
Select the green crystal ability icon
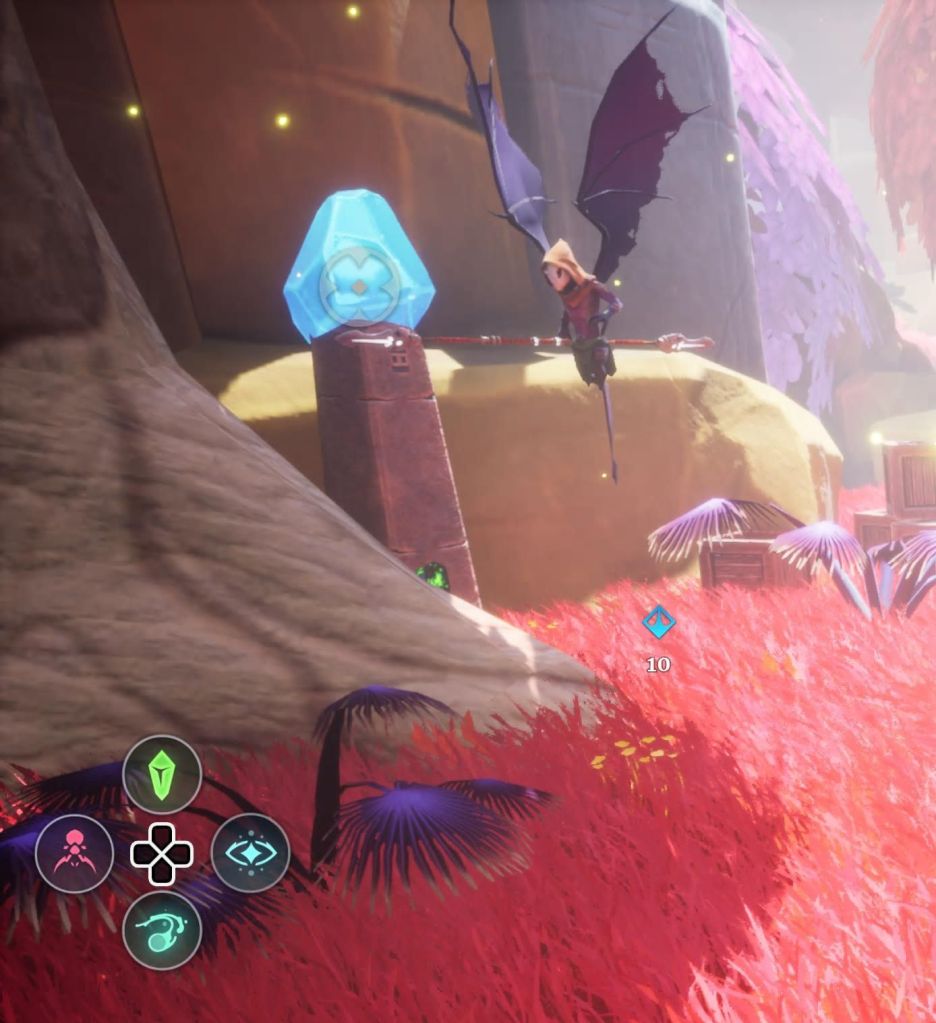[162, 774]
